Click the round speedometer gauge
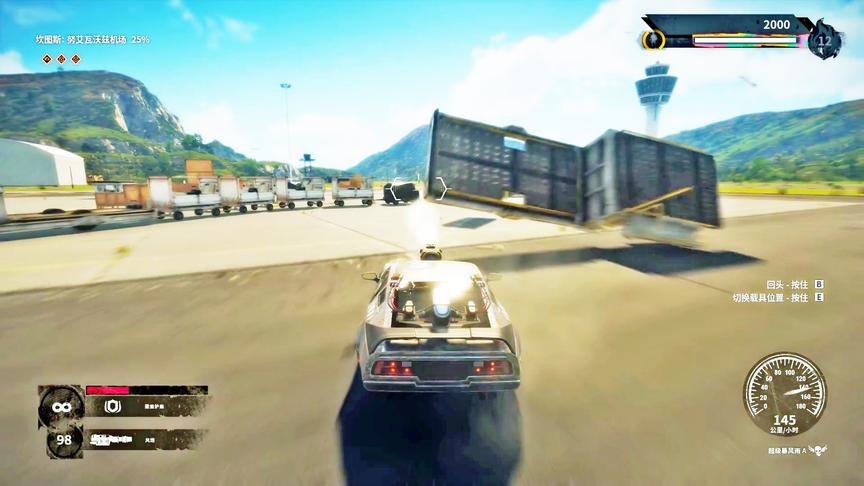Image resolution: width=864 pixels, height=486 pixels. tap(785, 387)
